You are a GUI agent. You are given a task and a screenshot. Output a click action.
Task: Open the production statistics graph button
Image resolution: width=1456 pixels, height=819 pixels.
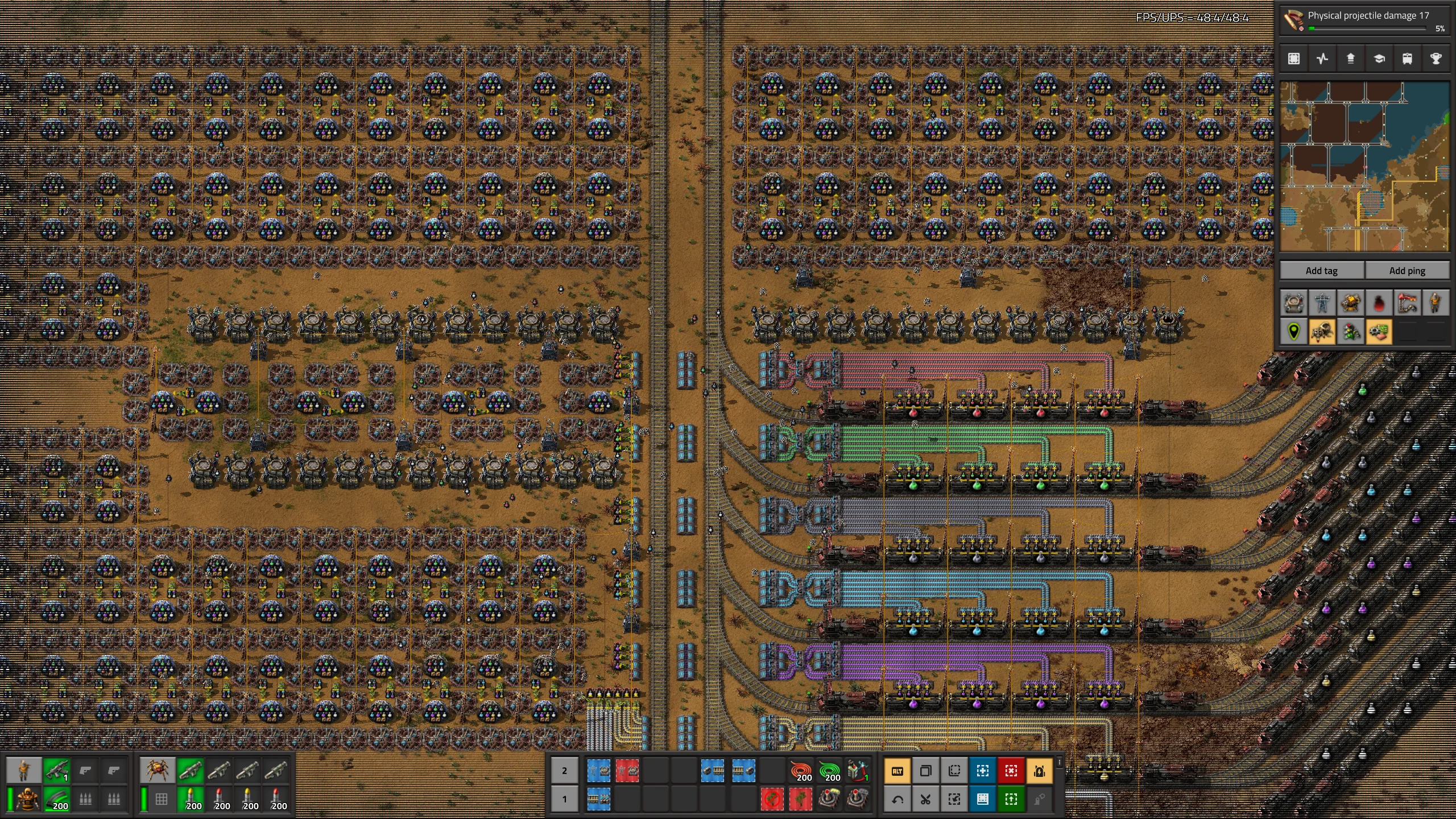[1322, 59]
